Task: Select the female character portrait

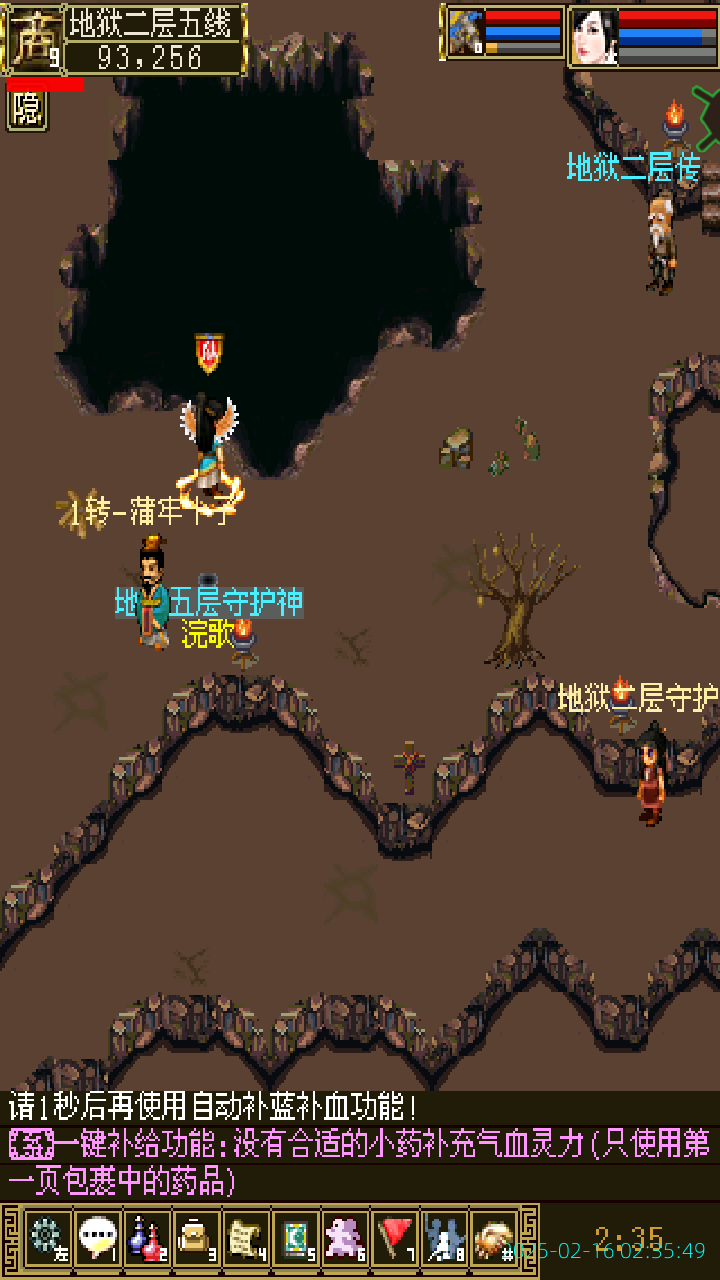Action: [593, 36]
